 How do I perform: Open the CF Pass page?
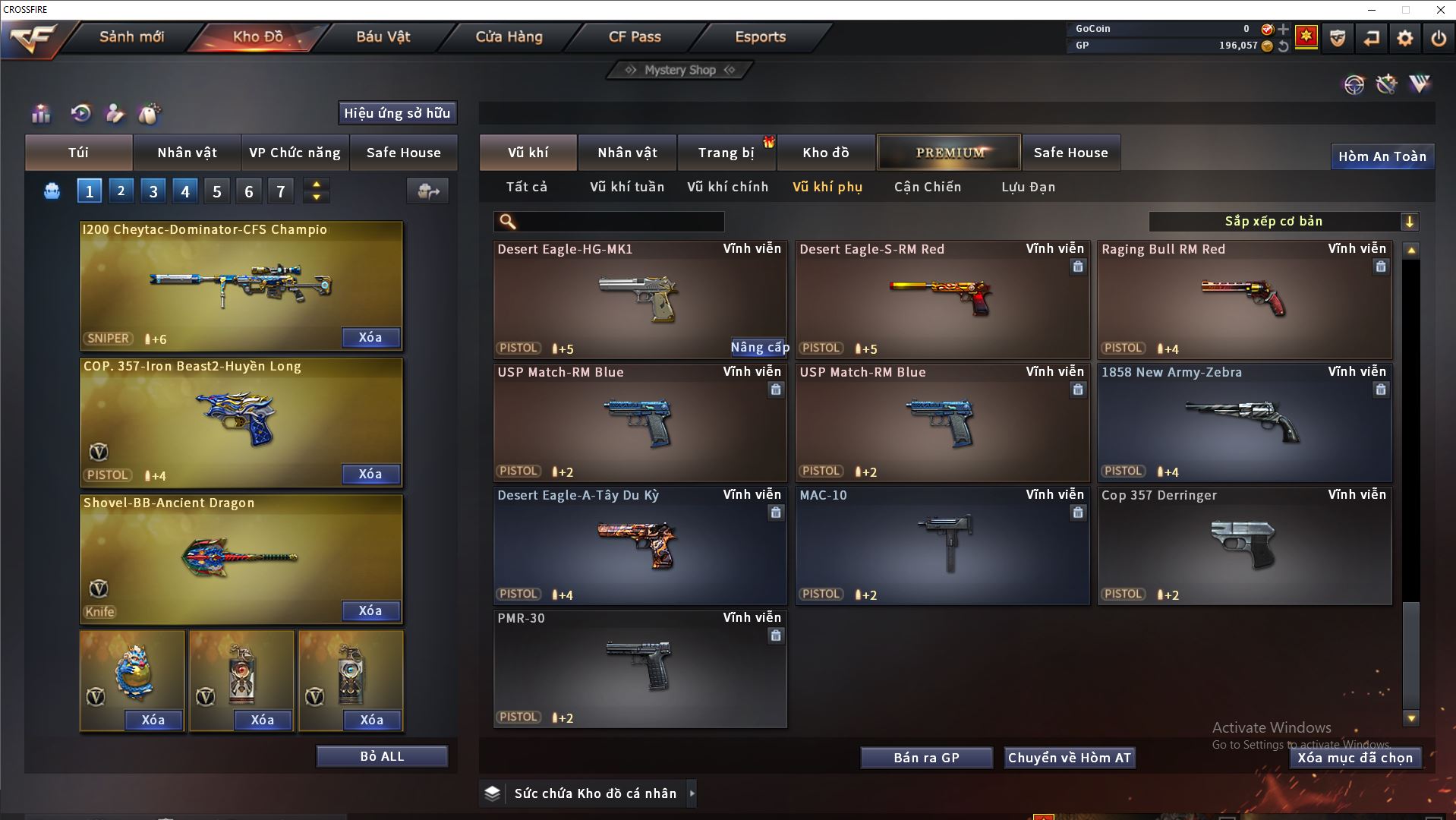click(x=635, y=36)
